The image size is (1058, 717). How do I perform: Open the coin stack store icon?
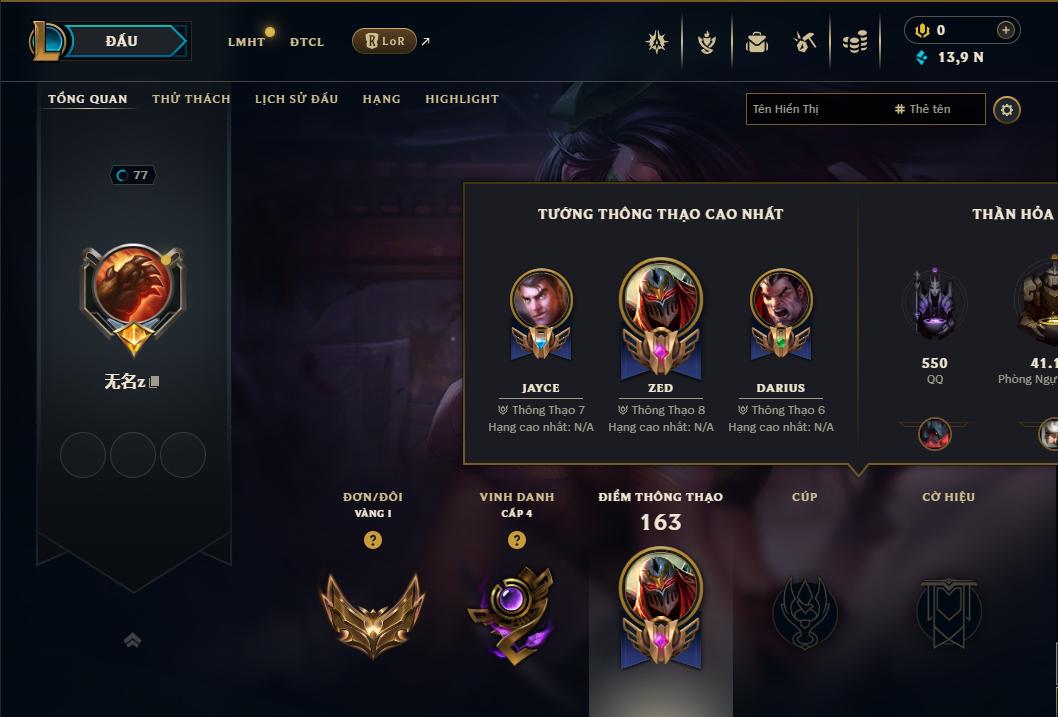855,42
